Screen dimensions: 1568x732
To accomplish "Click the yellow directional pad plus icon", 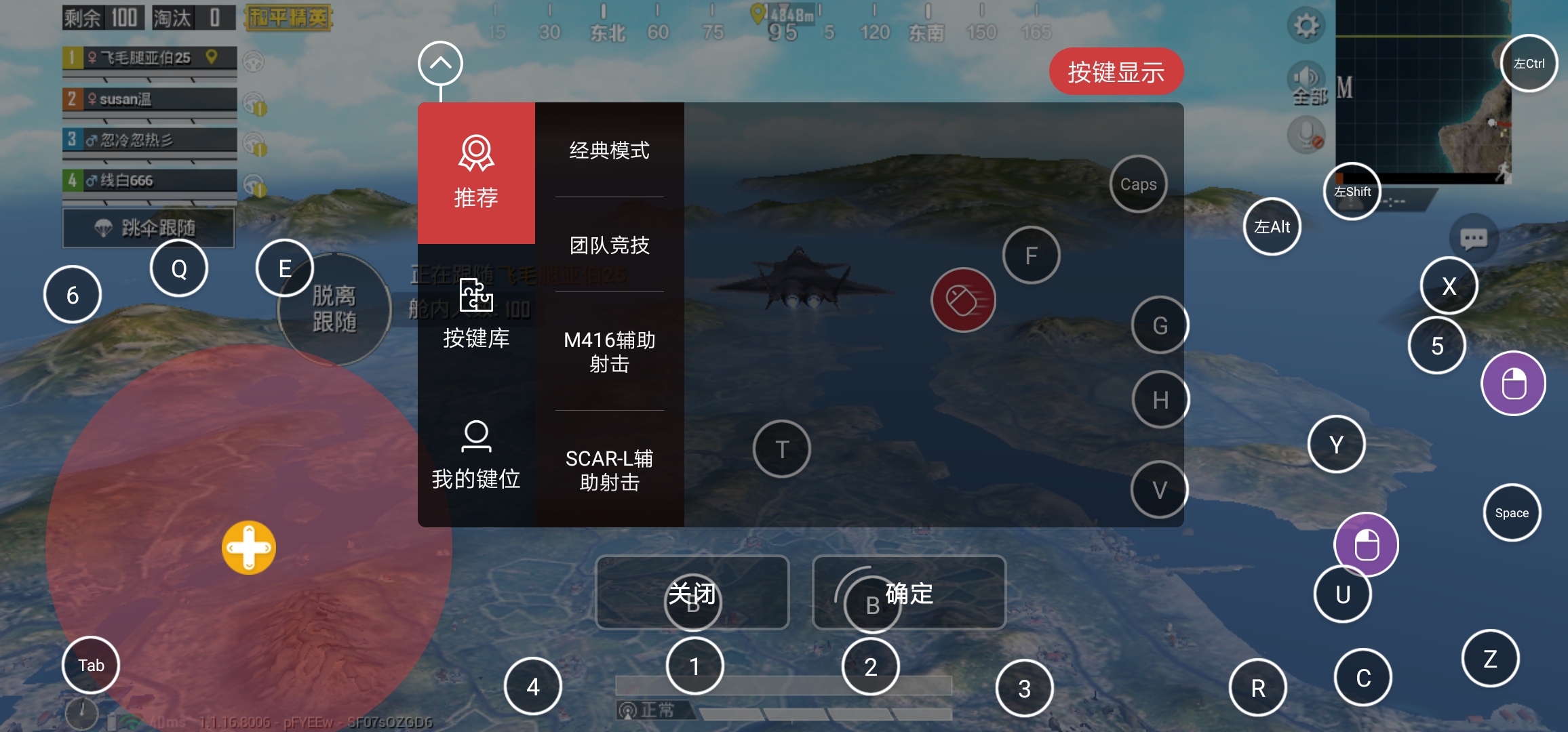I will click(x=248, y=548).
